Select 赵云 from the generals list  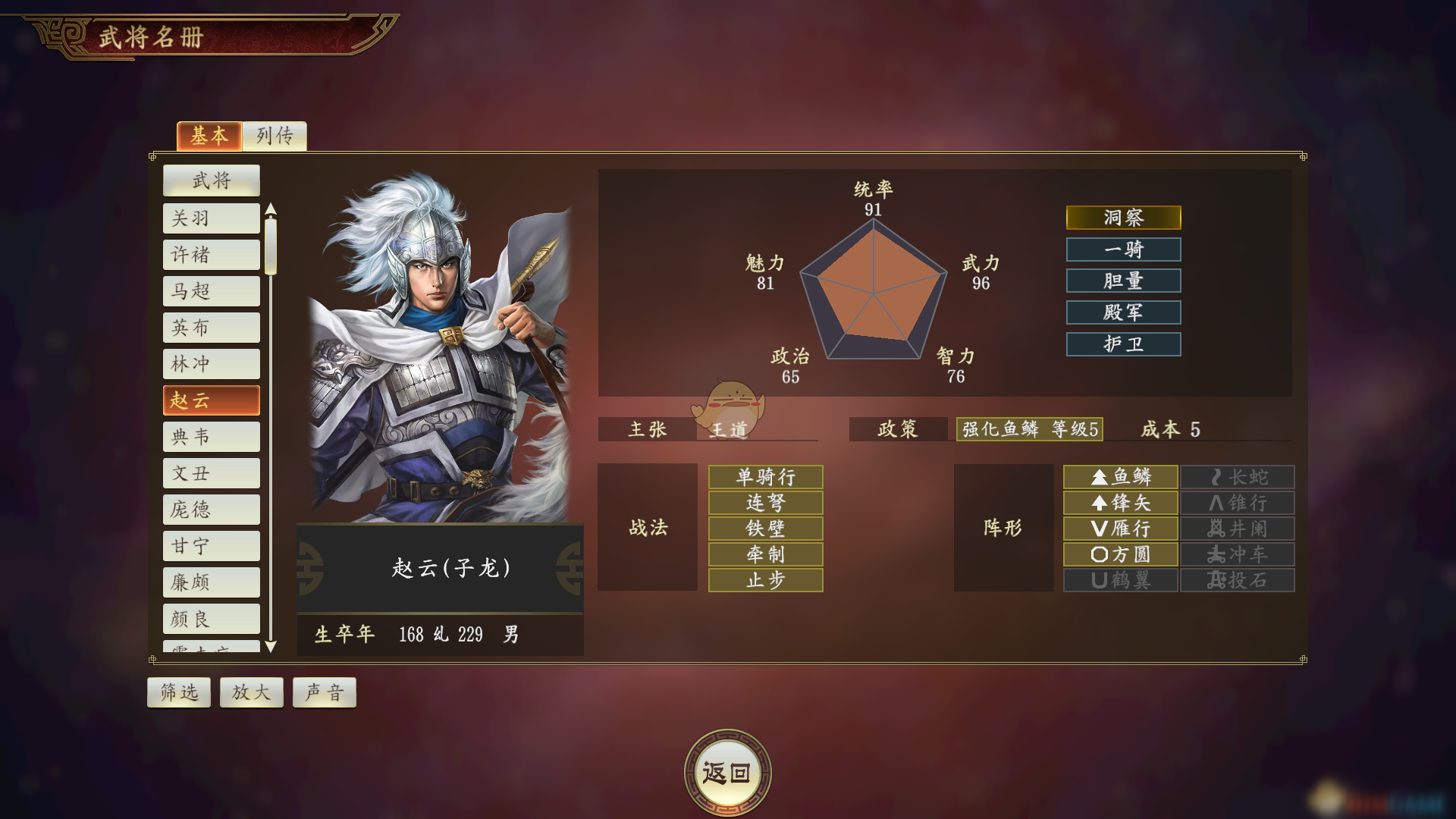211,400
